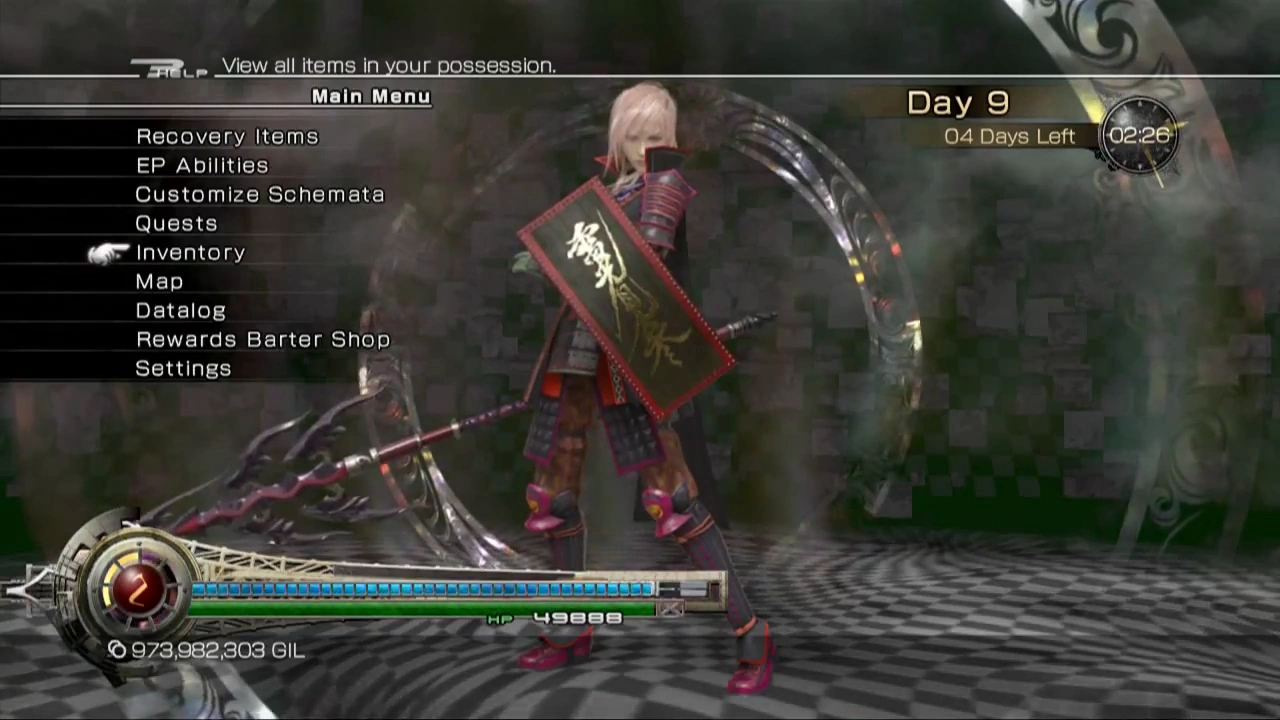Click the Day 9 banner
1280x720 pixels.
point(957,102)
